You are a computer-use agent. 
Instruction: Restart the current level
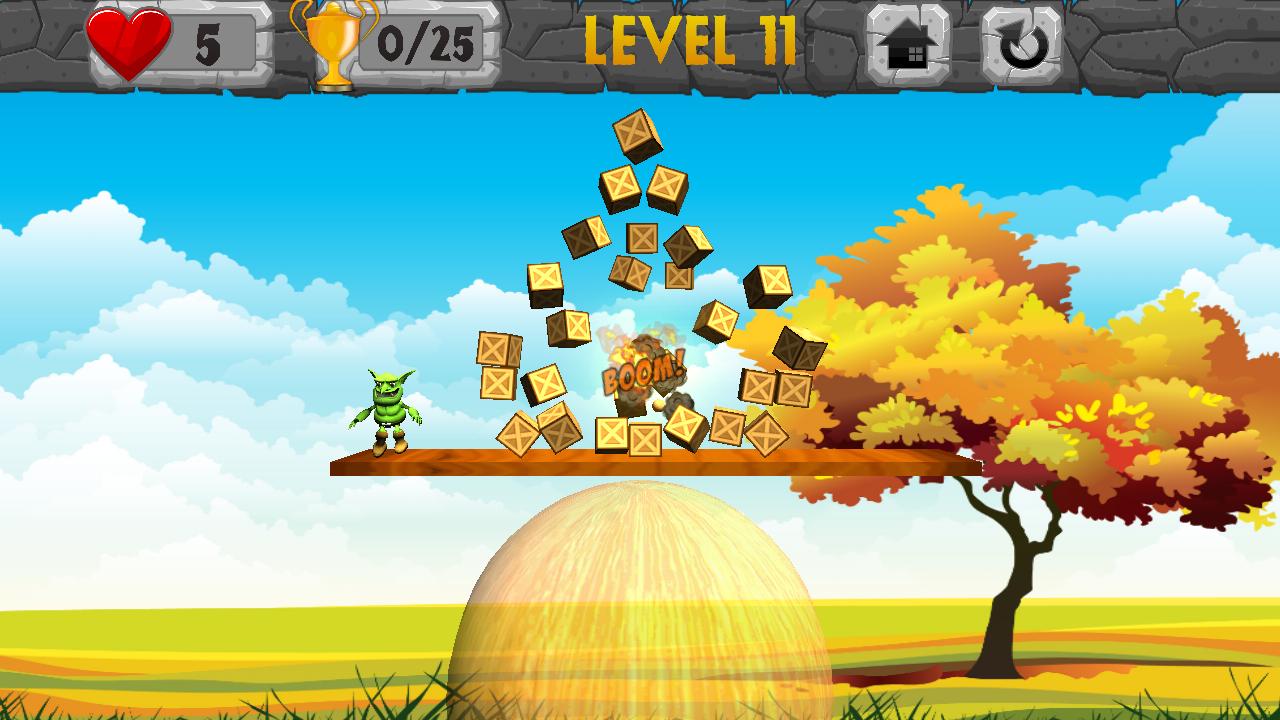pyautogui.click(x=1022, y=44)
